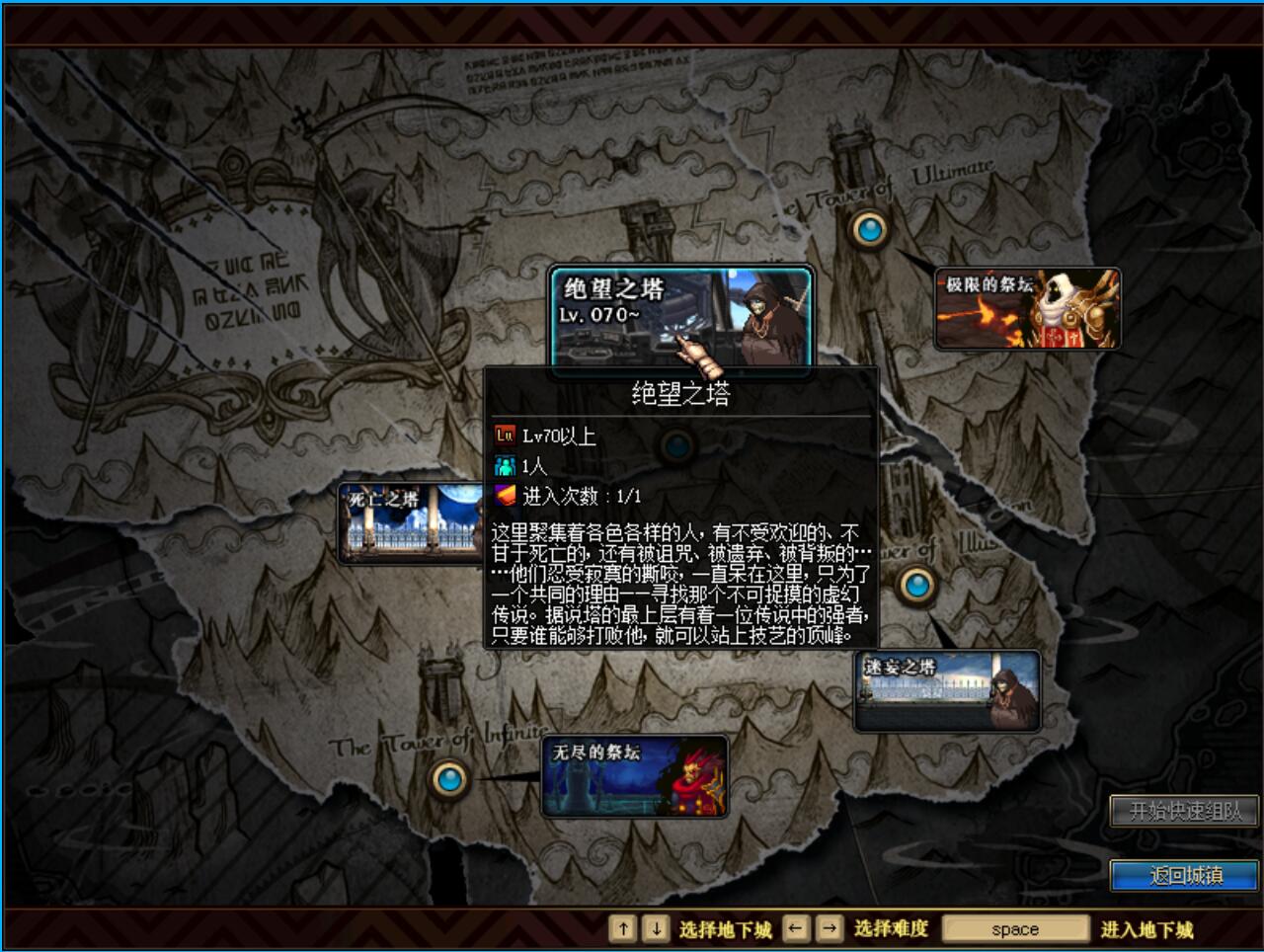Select the 绝望之塔 dungeon tile

click(x=680, y=316)
